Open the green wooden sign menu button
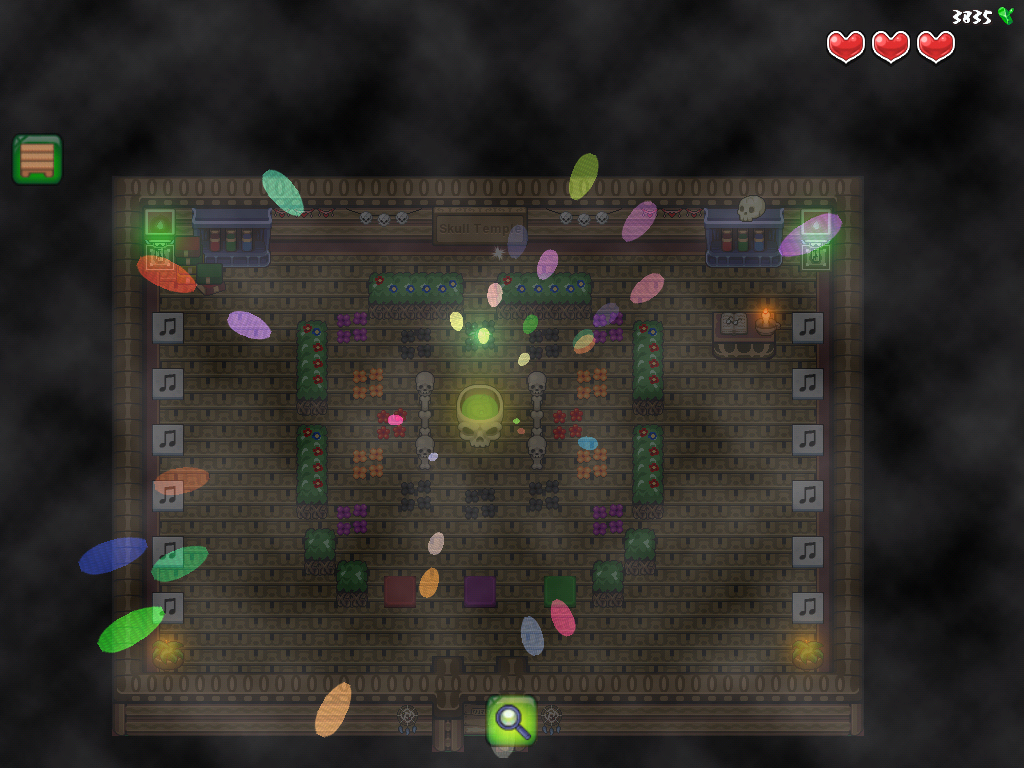Viewport: 1024px width, 768px height. click(37, 159)
